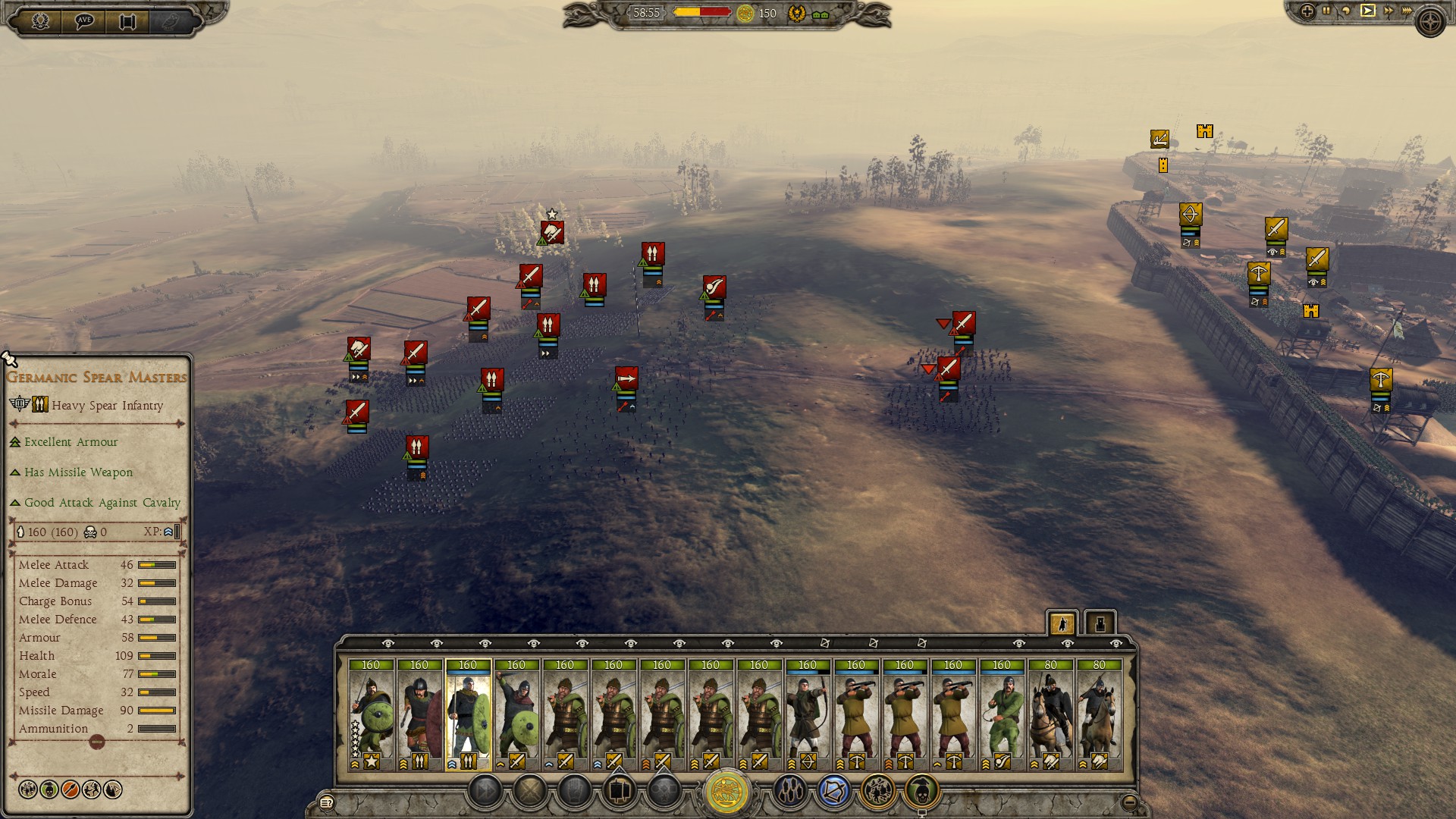
Task: Open the laurel wreath menu button
Action: 40,20
